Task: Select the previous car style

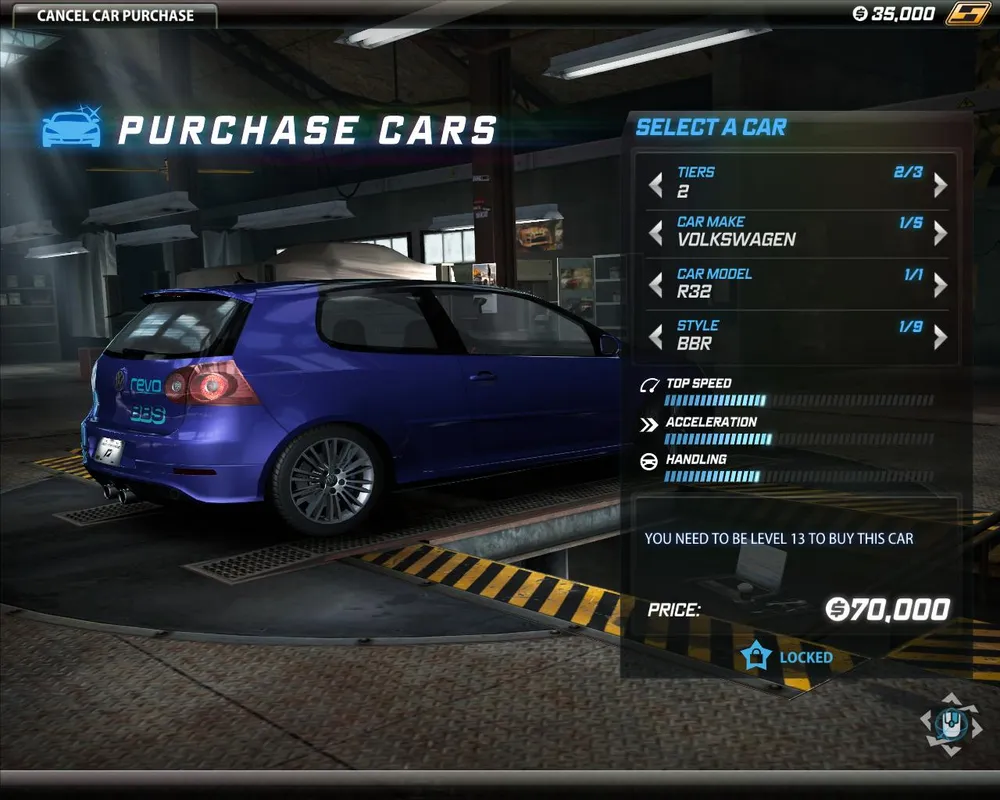Action: click(656, 337)
